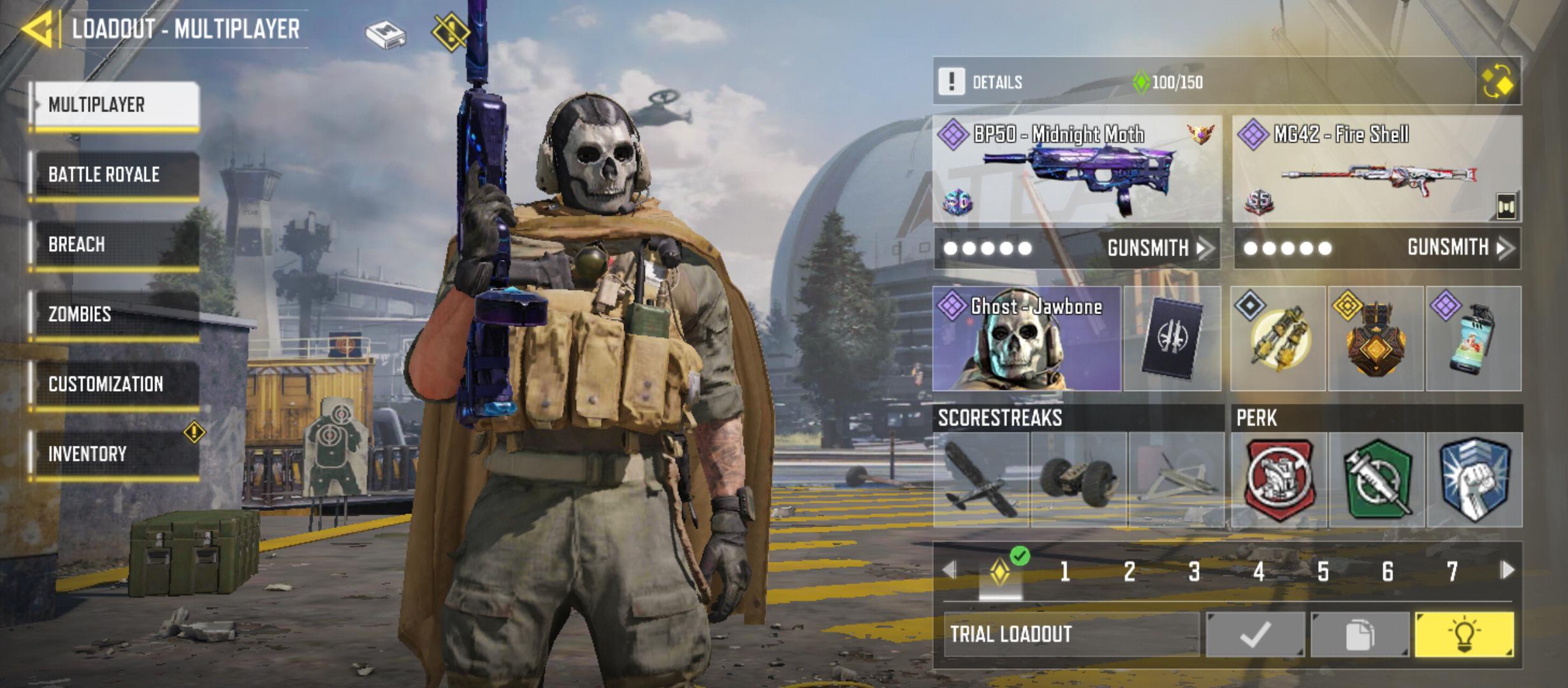Click the yellow lightbulb button
1568x688 pixels.
pyautogui.click(x=1464, y=634)
